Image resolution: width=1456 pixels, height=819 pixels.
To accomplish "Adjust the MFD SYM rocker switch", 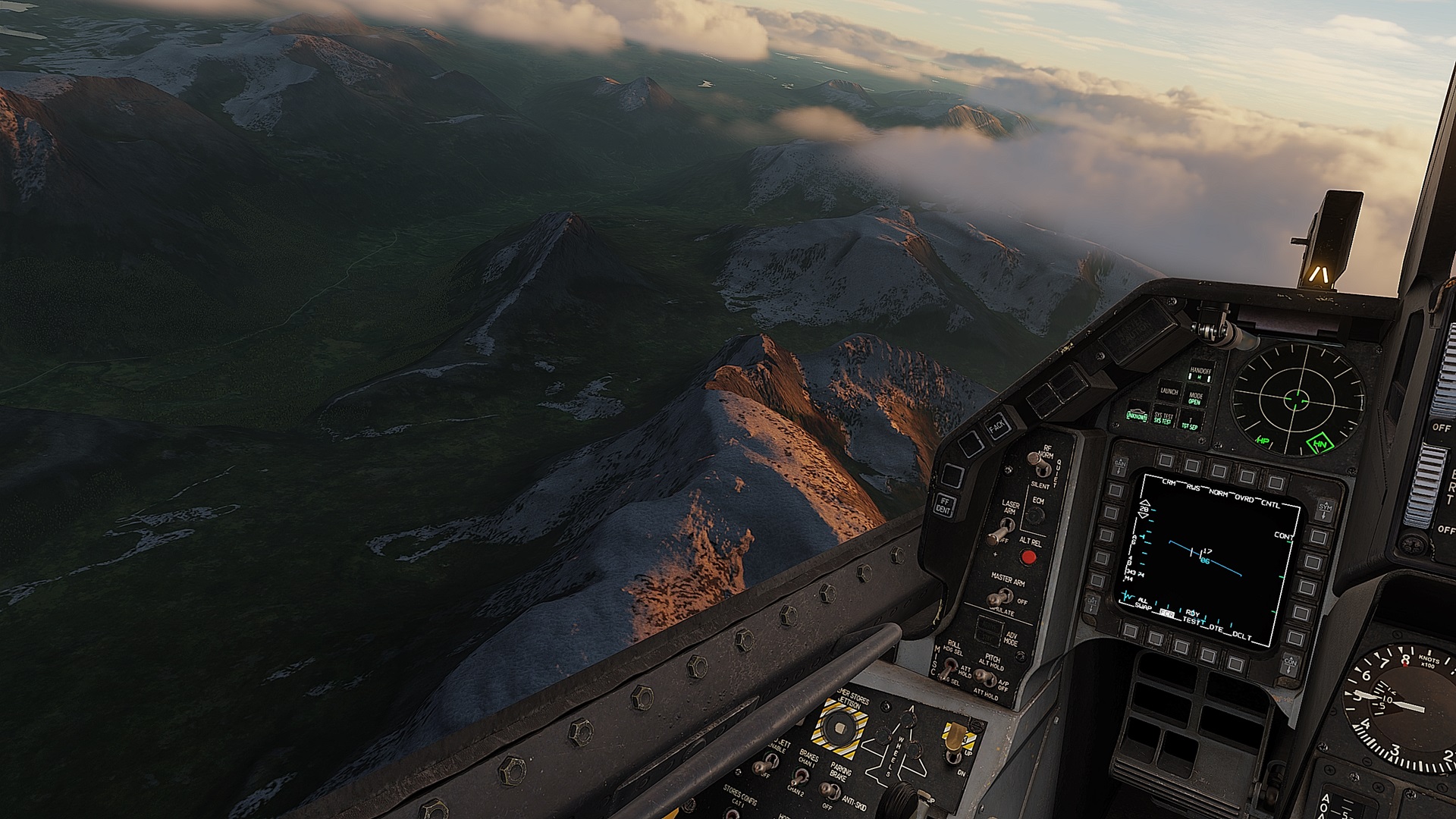I will pos(1325,509).
